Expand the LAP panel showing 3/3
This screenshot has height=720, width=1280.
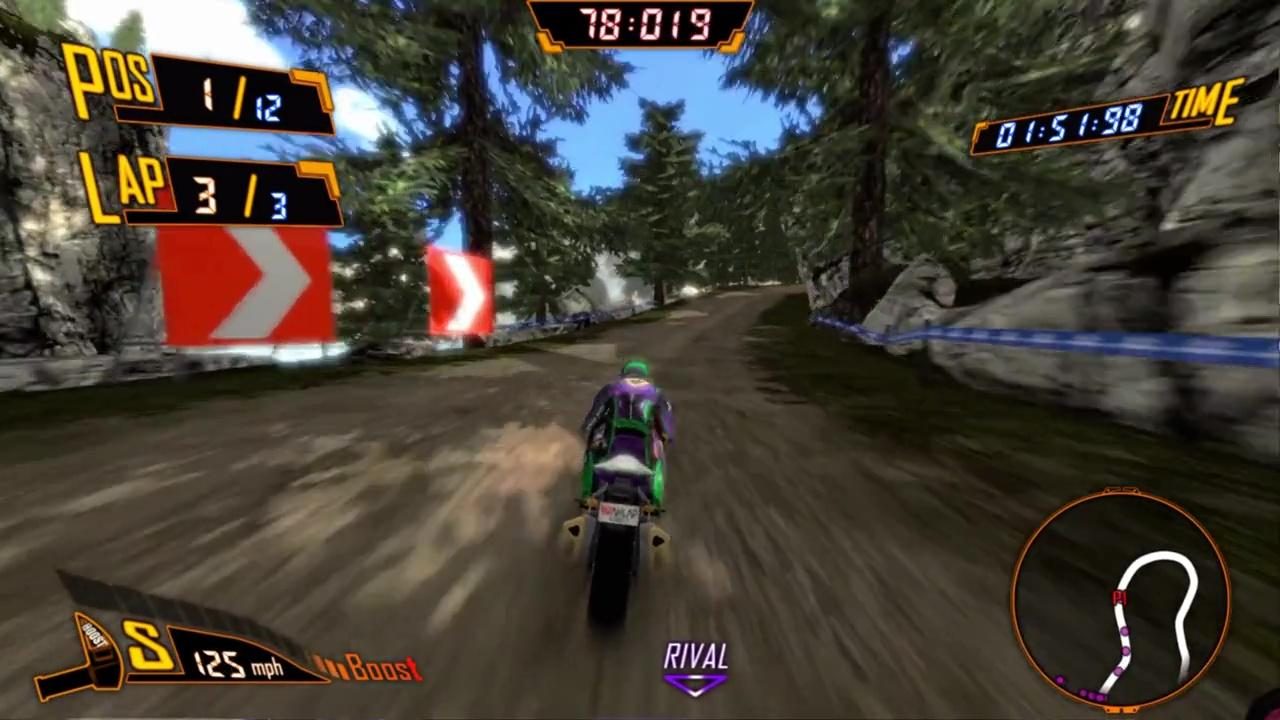pyautogui.click(x=250, y=195)
